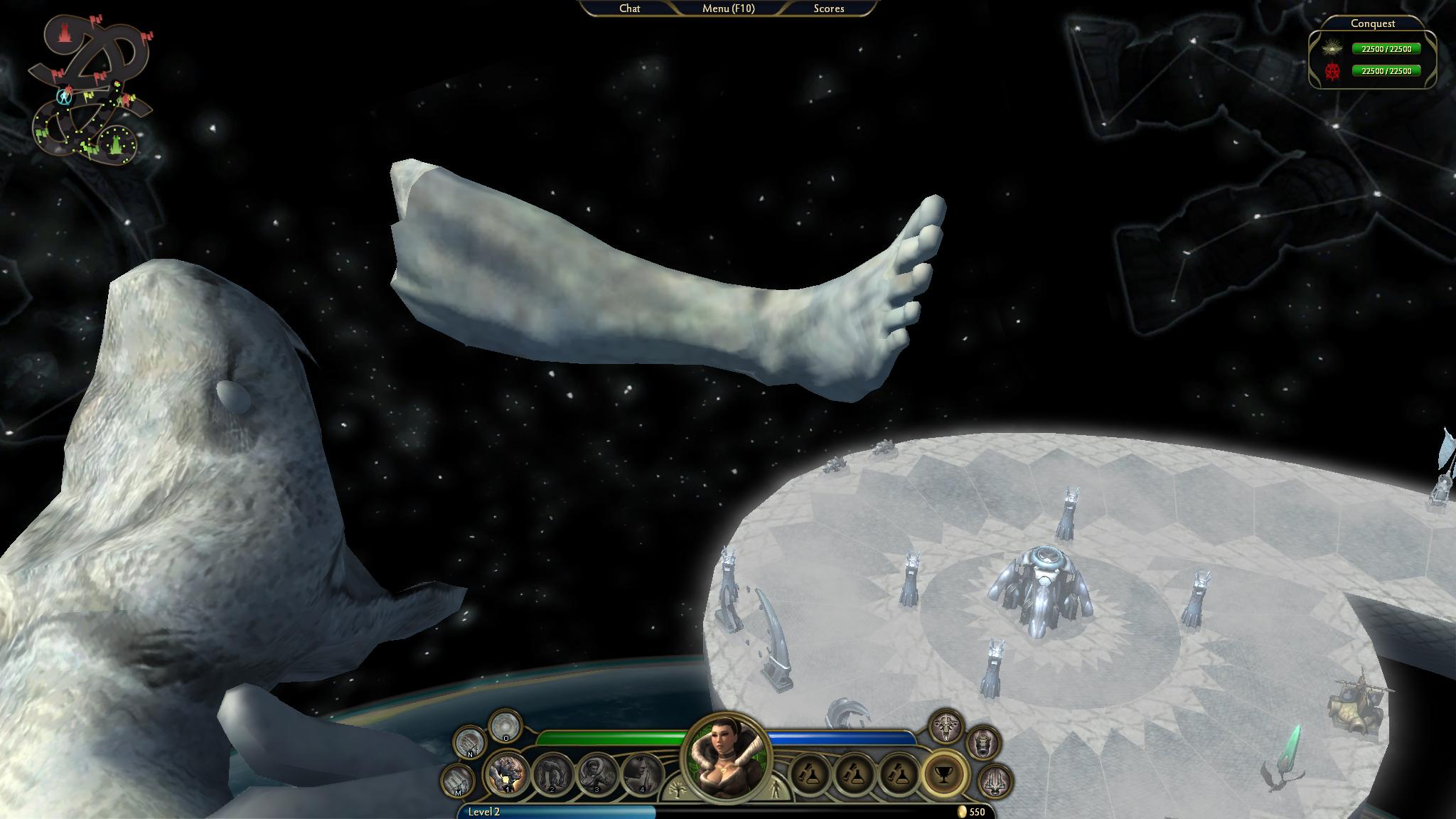Open the character figure button
The height and width of the screenshot is (819, 1456).
pyautogui.click(x=773, y=790)
